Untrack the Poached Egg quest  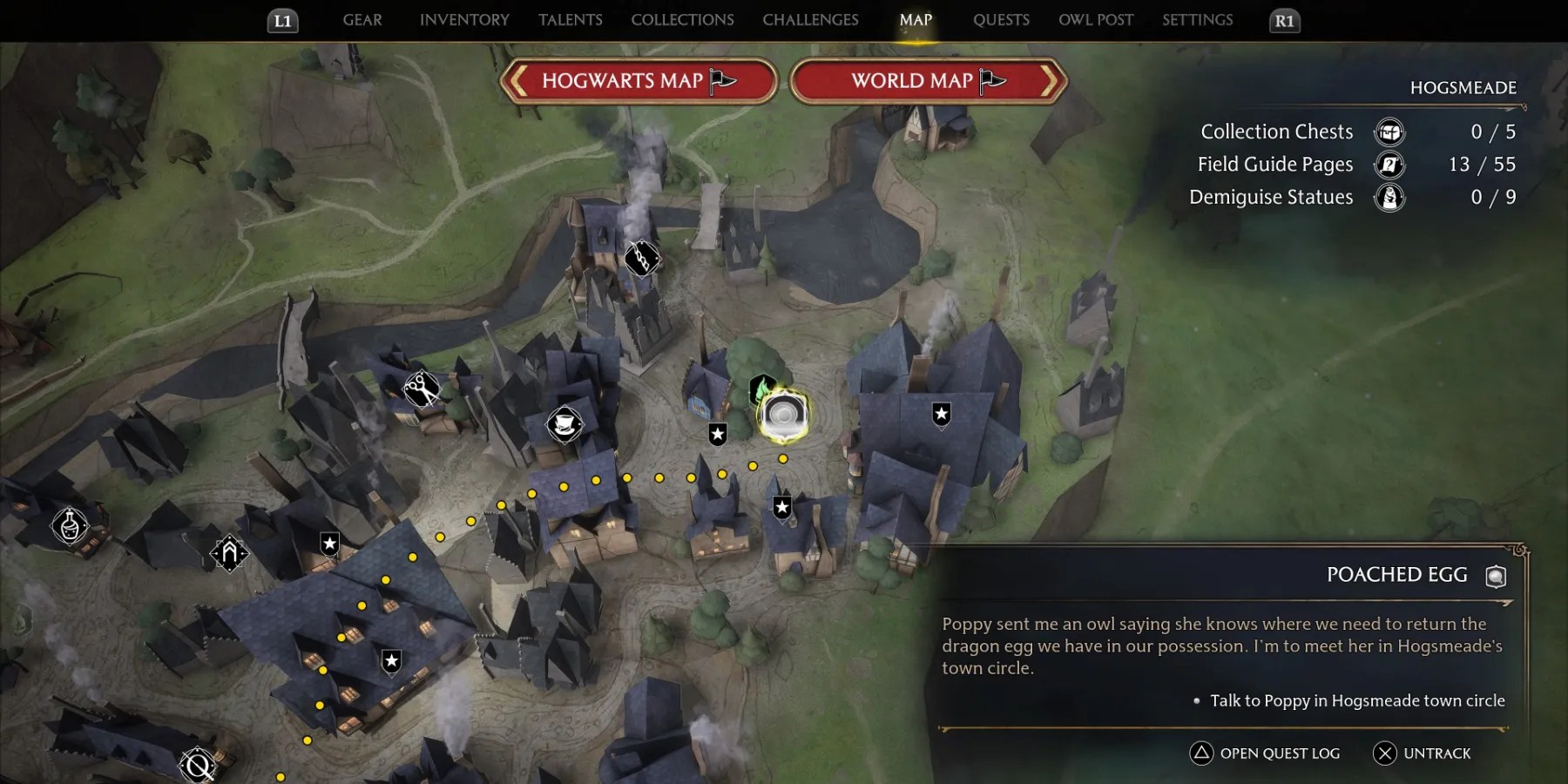[1422, 754]
